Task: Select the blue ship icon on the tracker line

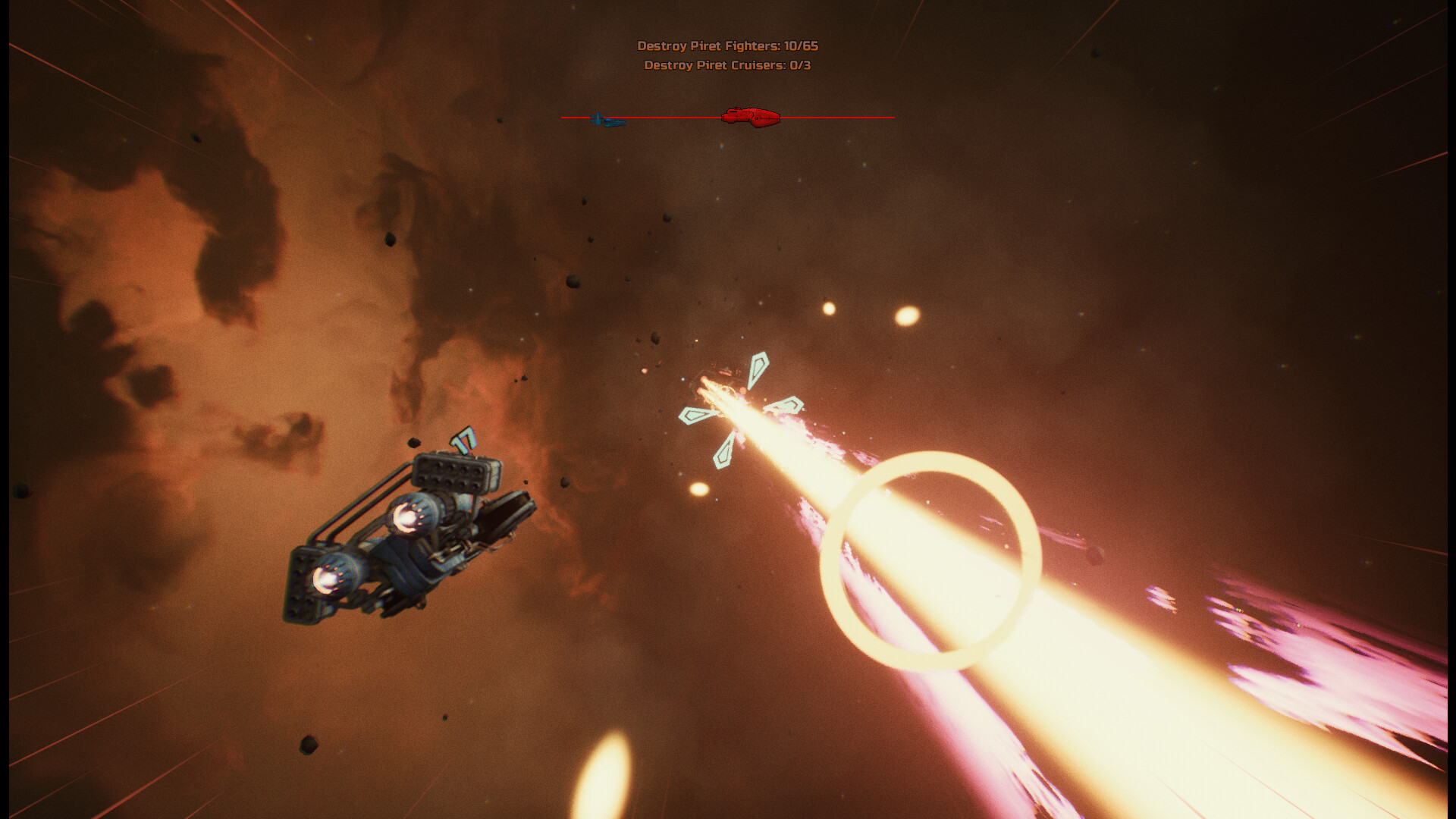Action: point(607,120)
